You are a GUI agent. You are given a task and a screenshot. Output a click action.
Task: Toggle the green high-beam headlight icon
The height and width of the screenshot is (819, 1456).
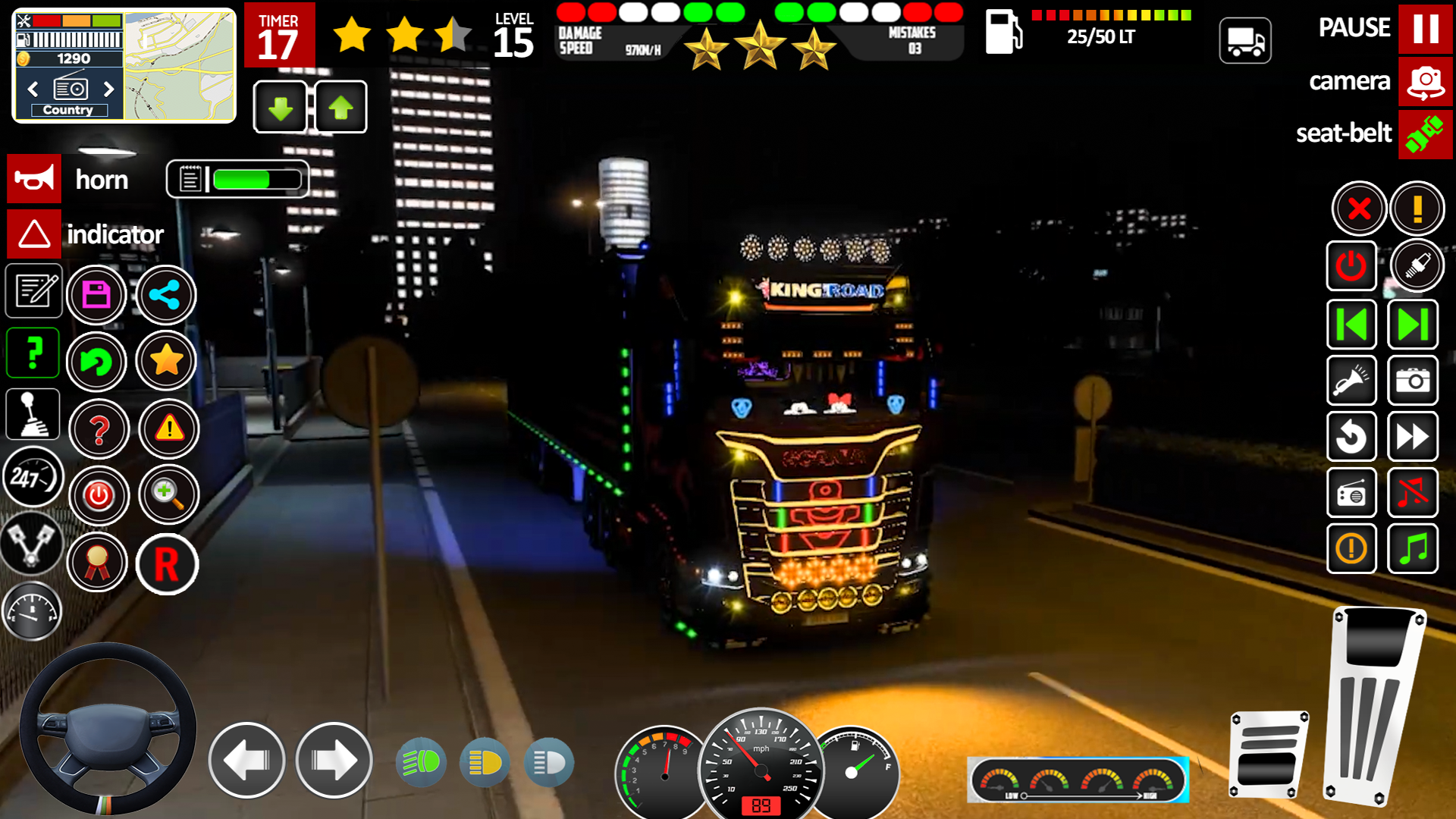pyautogui.click(x=421, y=761)
